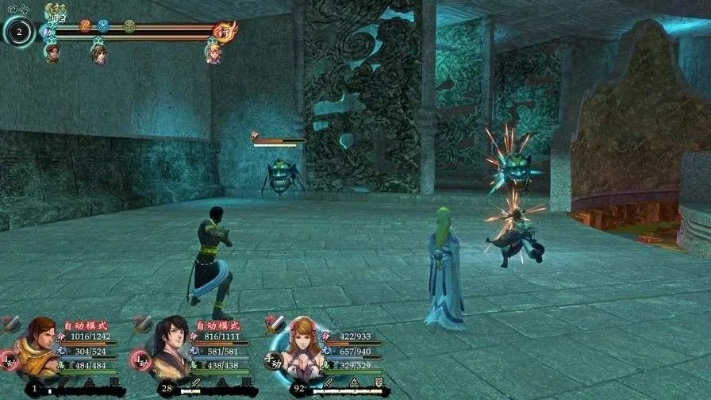
Task: Select the orange enemy marker on turn timeline
Action: click(85, 26)
